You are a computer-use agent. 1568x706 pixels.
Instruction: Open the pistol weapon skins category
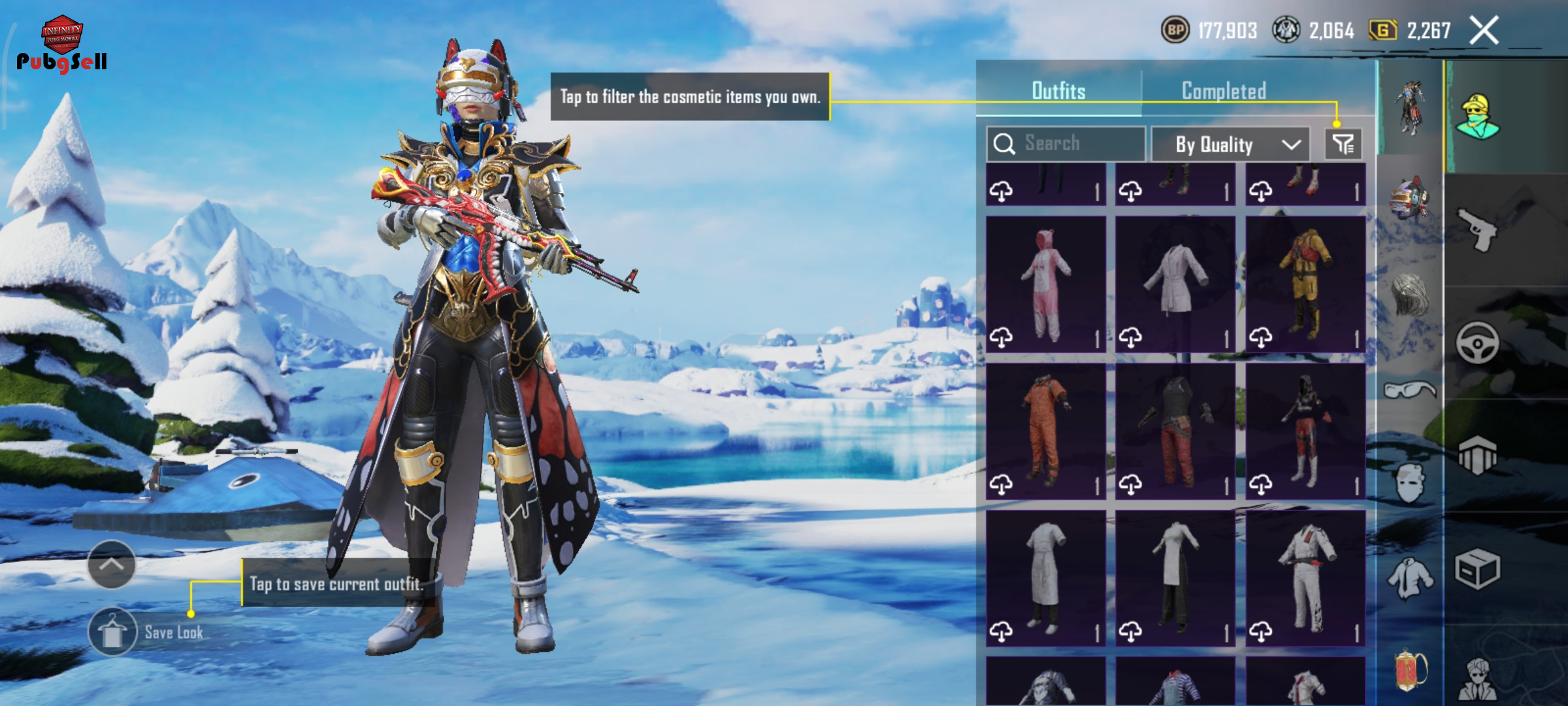1478,229
